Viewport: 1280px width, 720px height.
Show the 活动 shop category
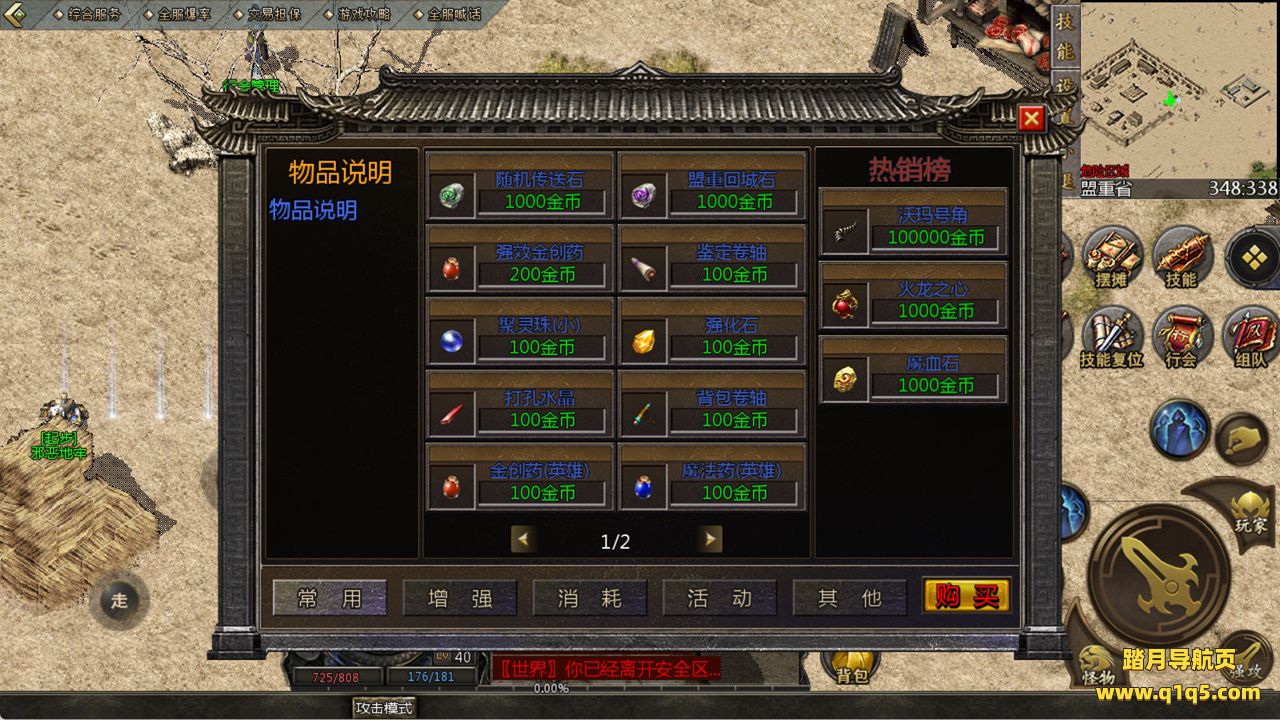(x=719, y=598)
